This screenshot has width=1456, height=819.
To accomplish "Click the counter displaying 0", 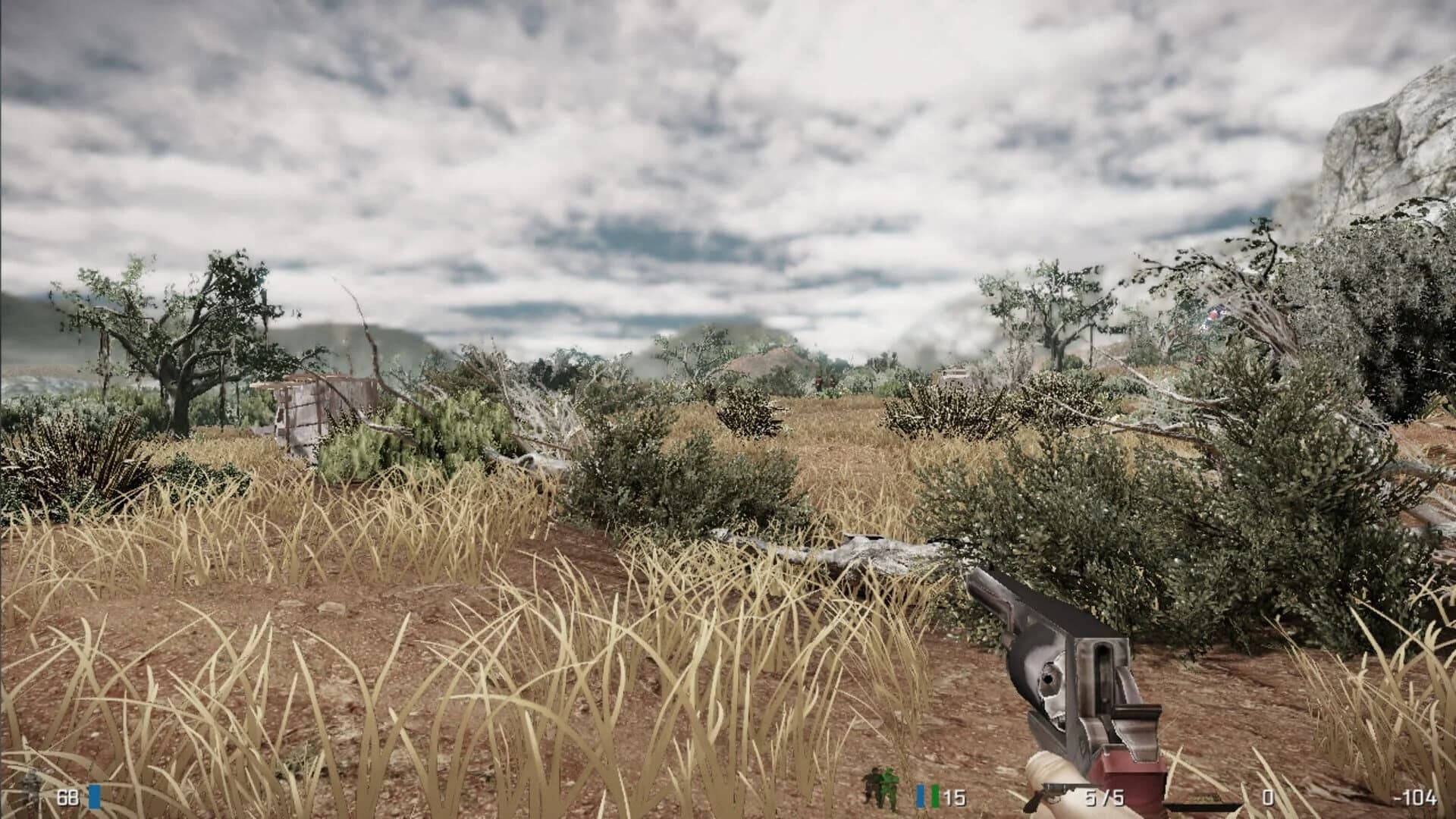I will [1267, 796].
